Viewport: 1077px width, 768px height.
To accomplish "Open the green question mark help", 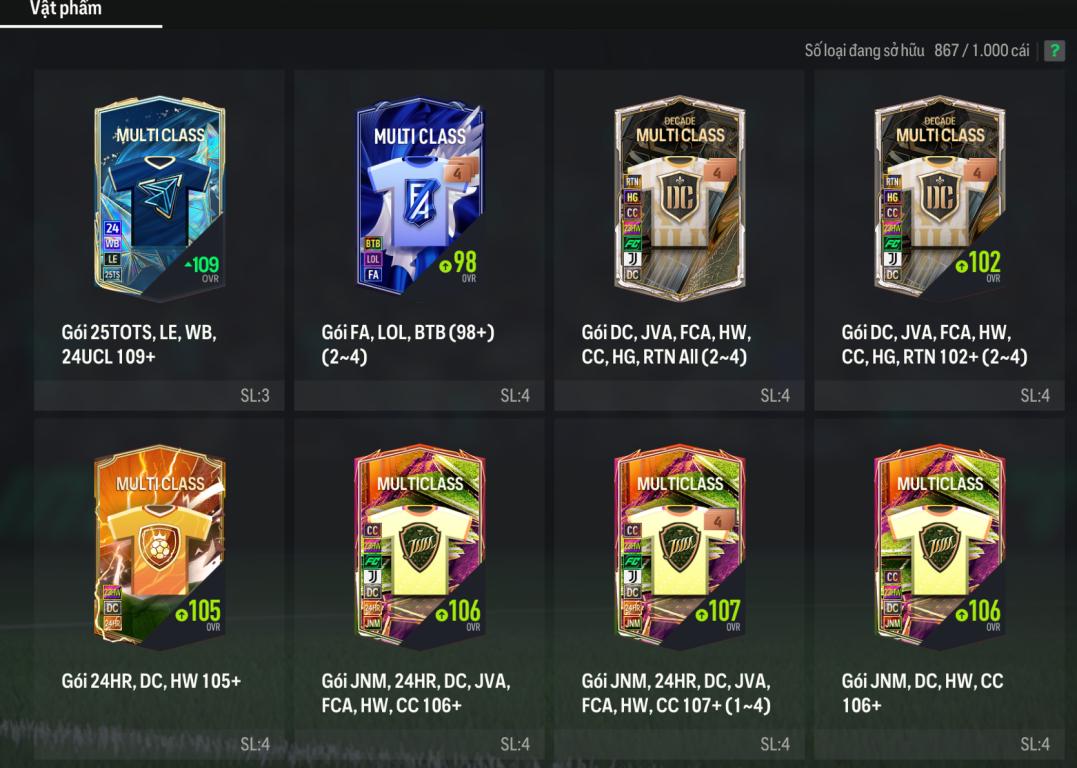I will [1054, 51].
